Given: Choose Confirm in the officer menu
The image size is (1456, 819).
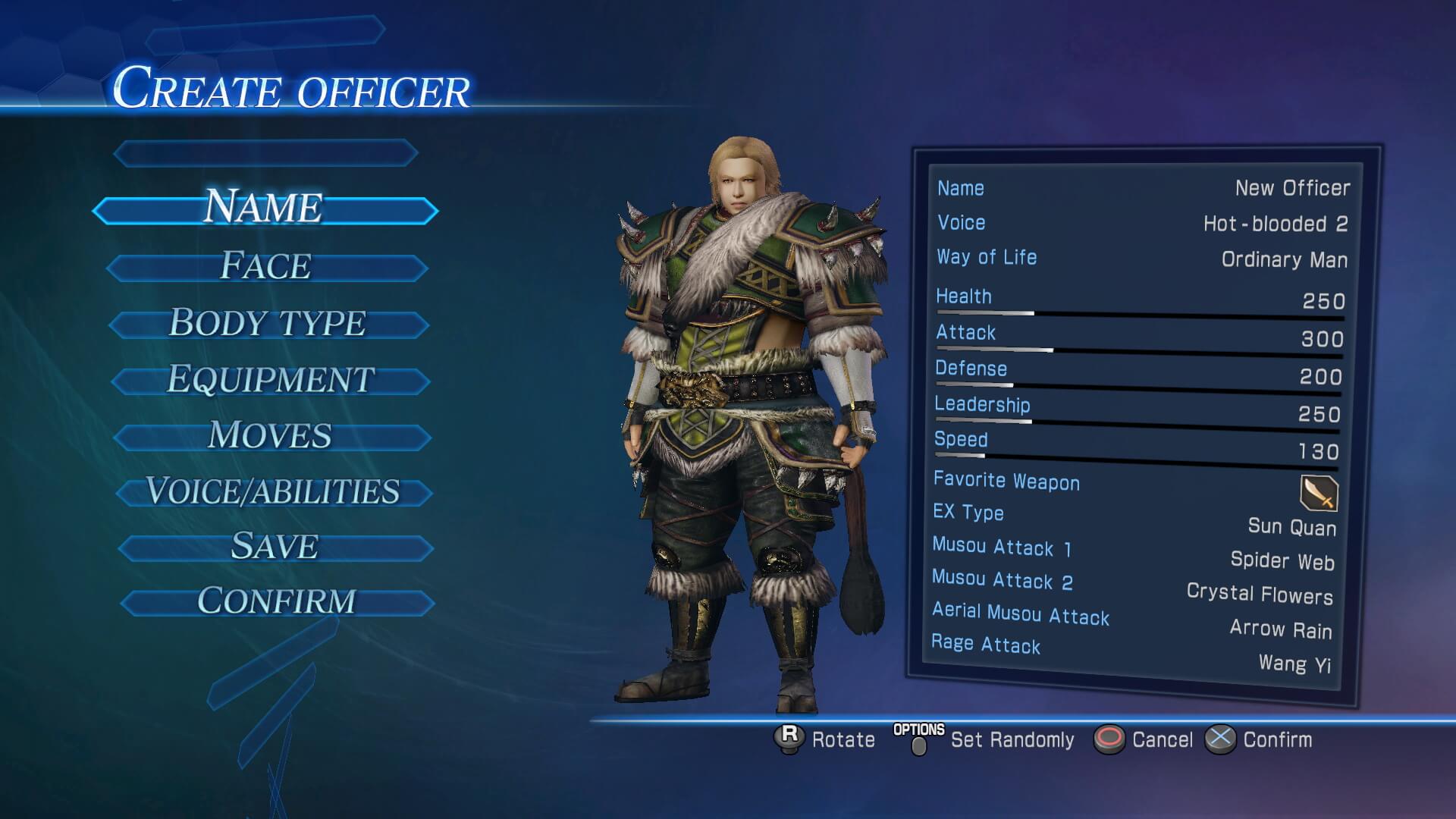Looking at the screenshot, I should coord(277,602).
